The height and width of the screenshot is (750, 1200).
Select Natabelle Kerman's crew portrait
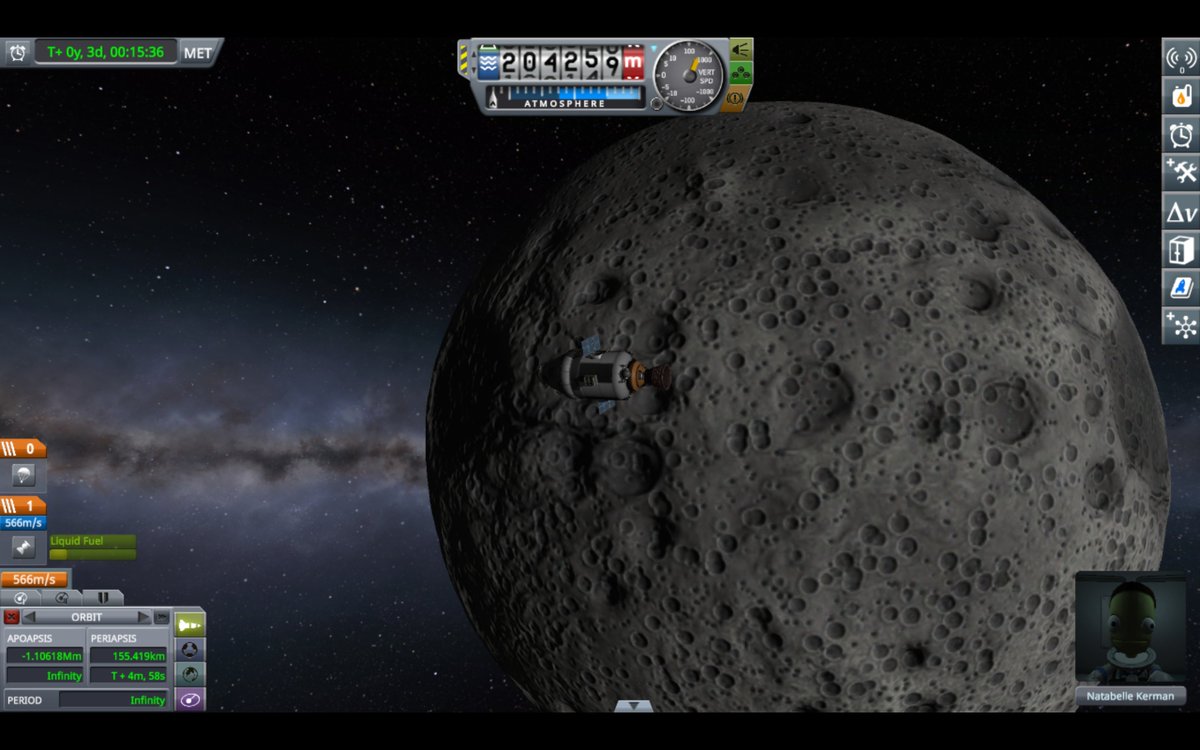tap(1130, 628)
